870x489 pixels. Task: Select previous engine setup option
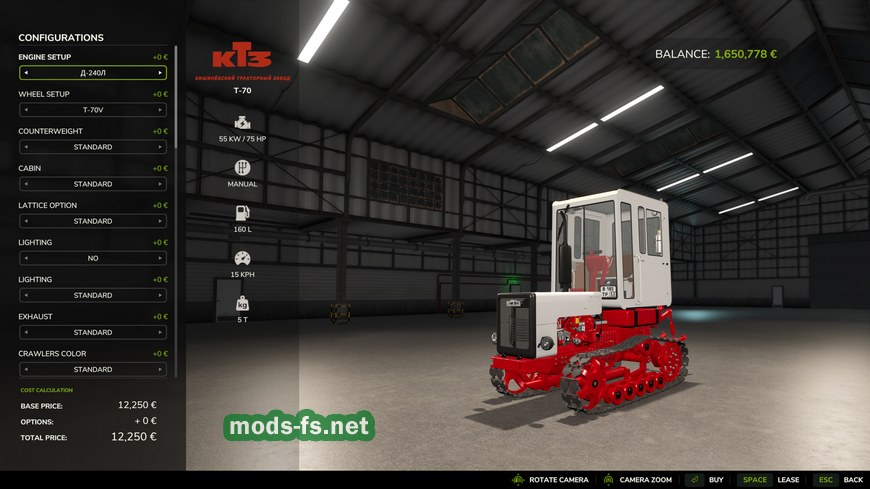pos(26,73)
